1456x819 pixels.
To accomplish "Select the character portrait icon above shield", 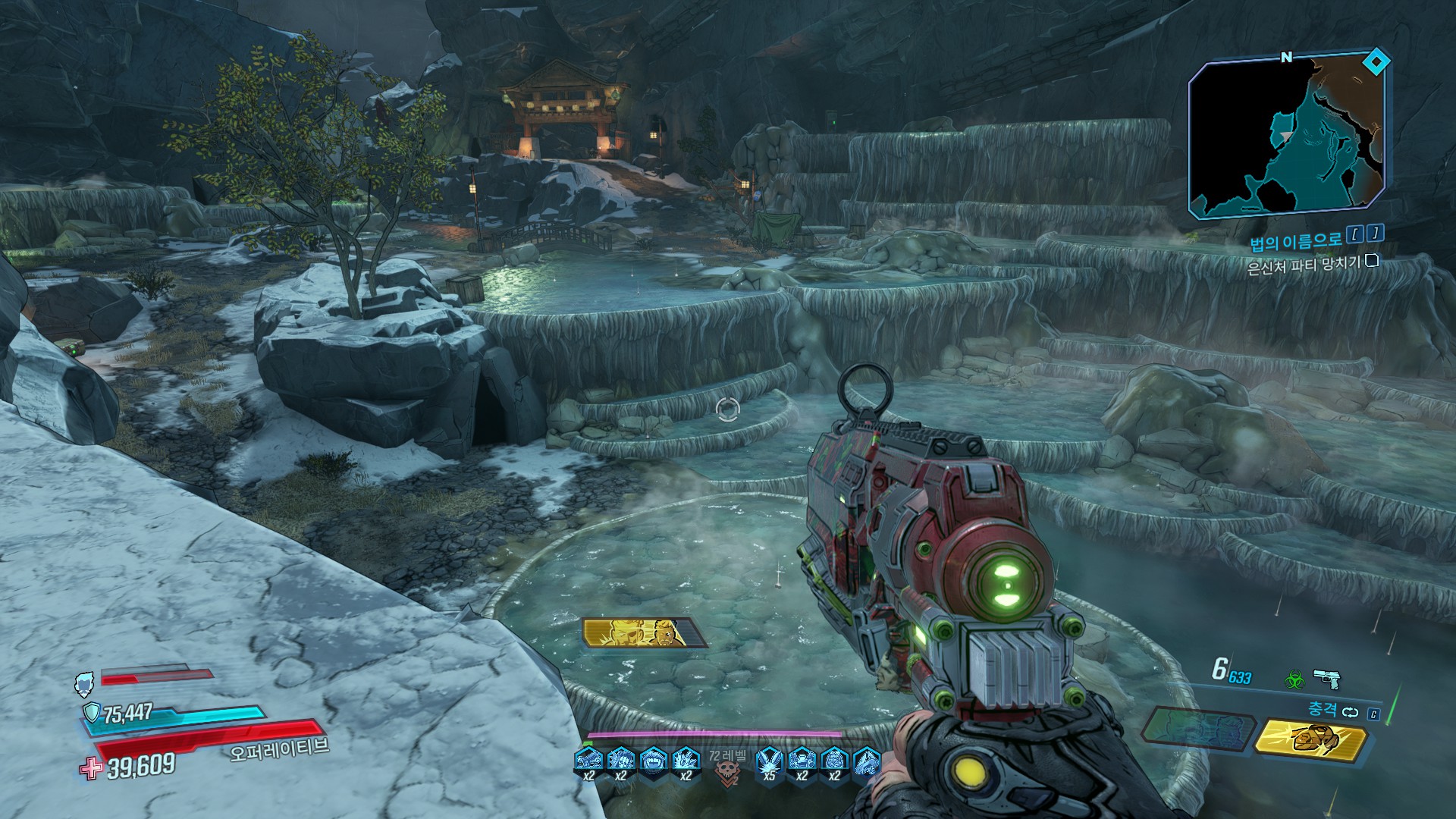I will tap(84, 684).
